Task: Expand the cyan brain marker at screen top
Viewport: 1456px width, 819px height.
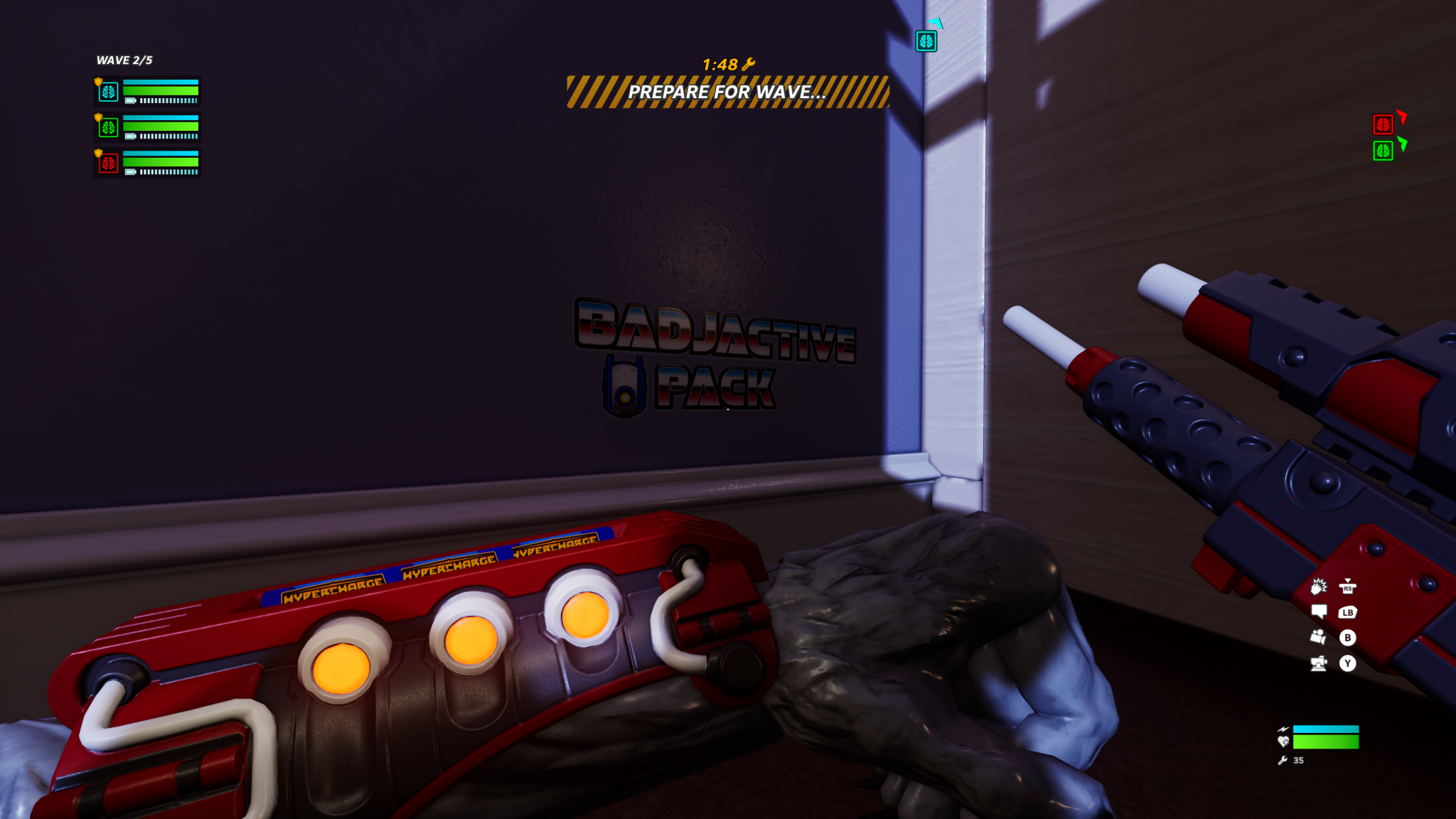Action: [x=926, y=41]
